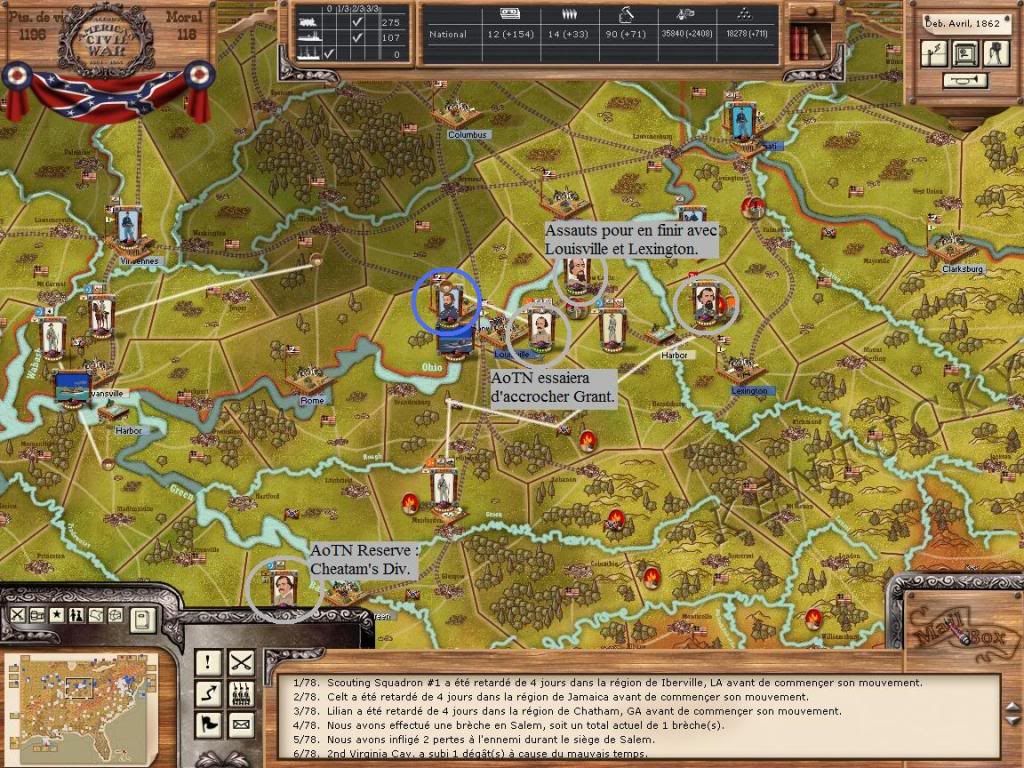Select the crossed sabres message filter

241,661
